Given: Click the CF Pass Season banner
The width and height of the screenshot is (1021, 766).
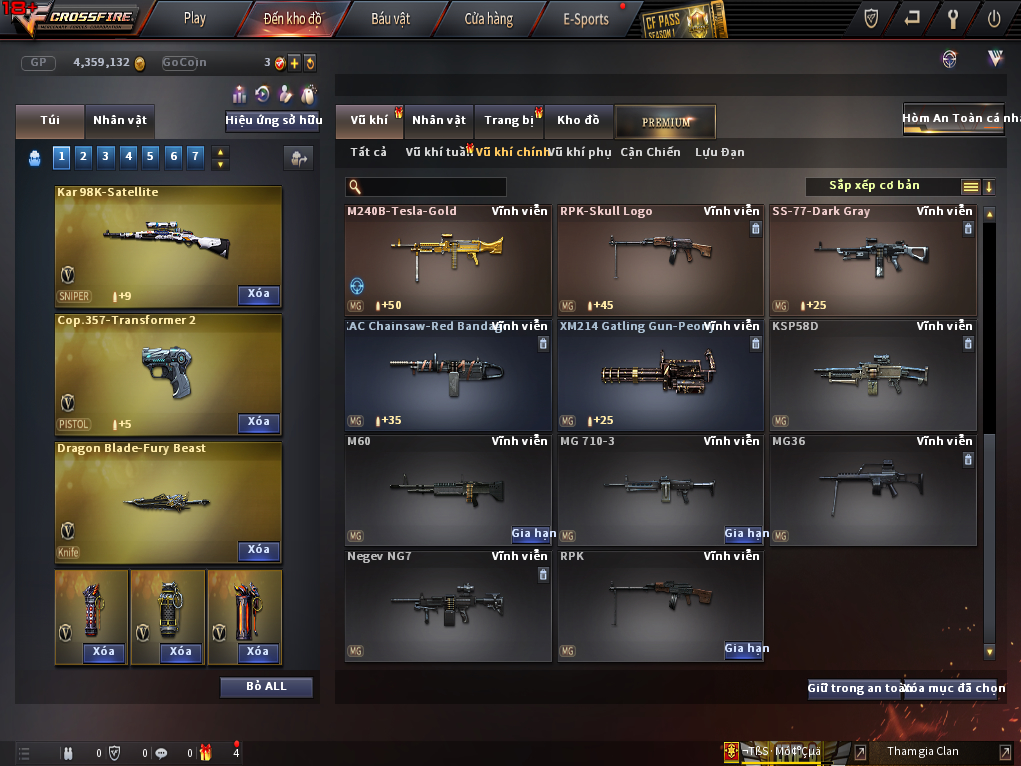Looking at the screenshot, I should (x=683, y=19).
